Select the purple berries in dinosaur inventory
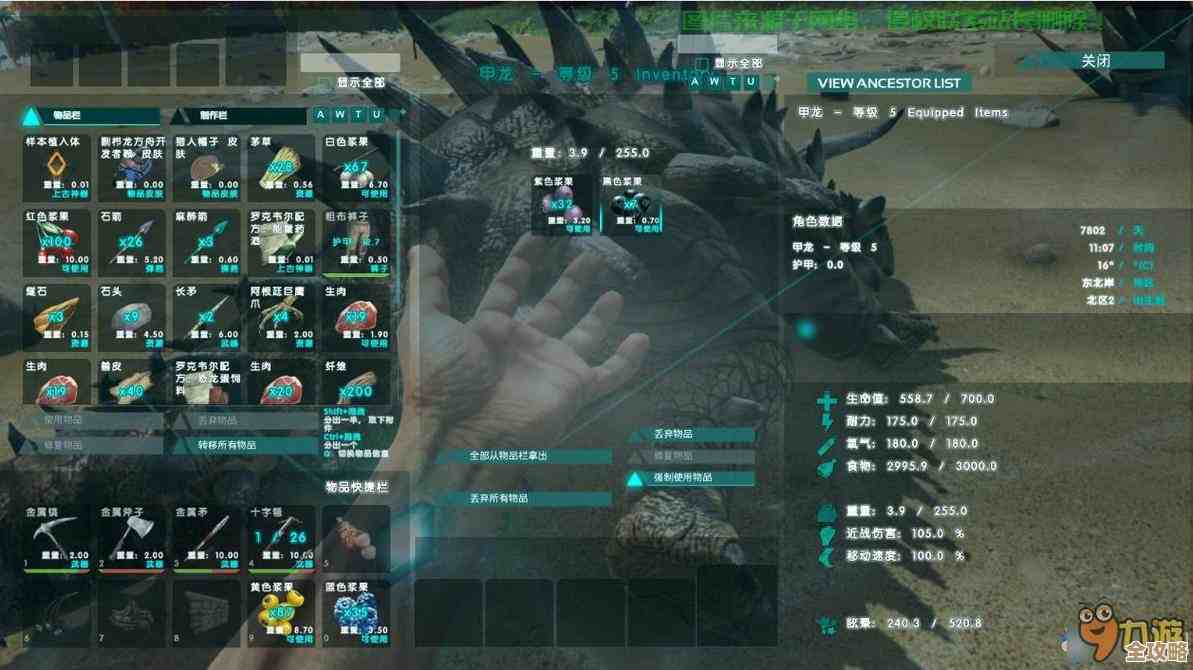Screen dimensions: 1193x670 [x=561, y=204]
